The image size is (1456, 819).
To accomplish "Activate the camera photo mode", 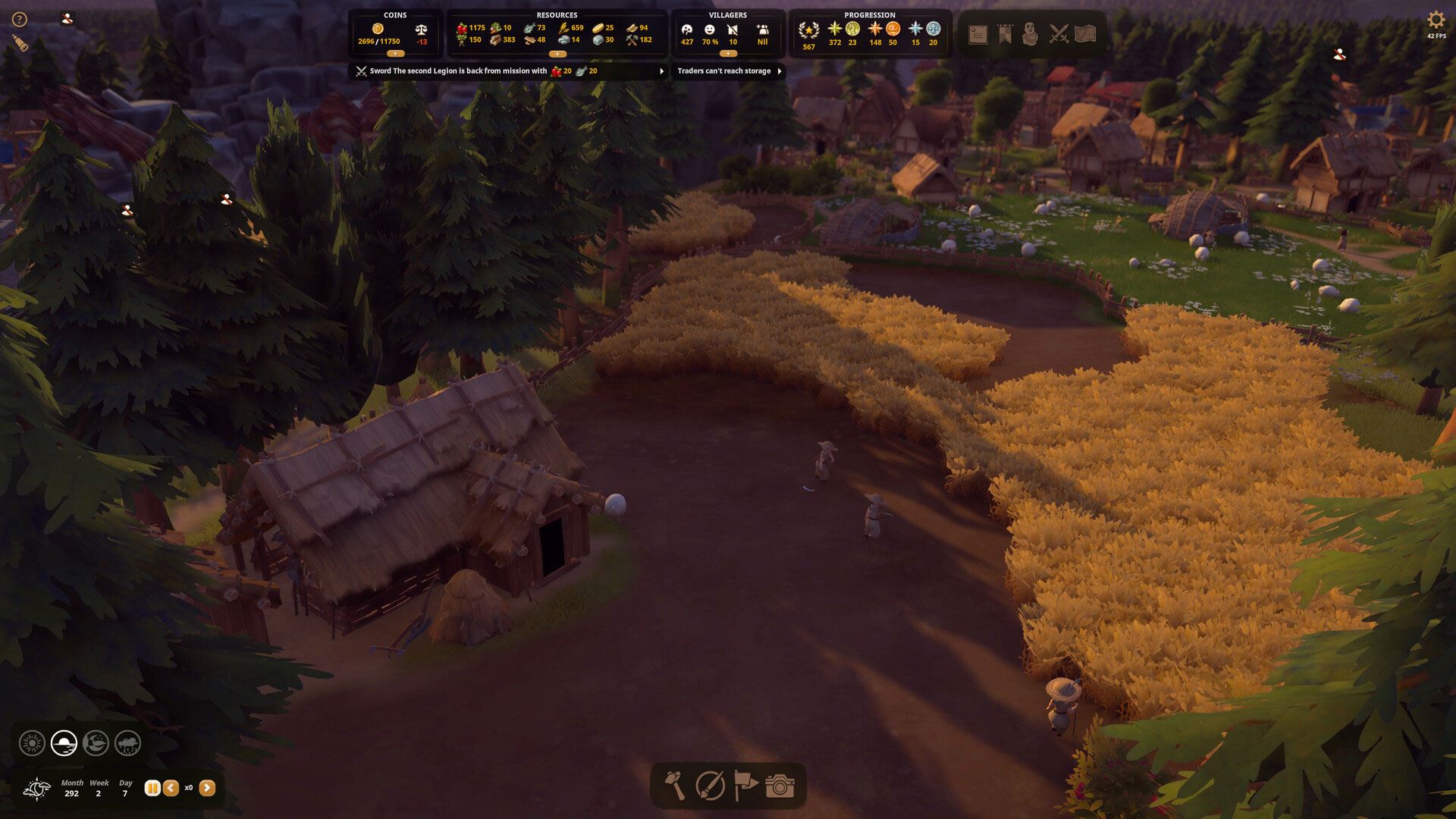I will point(780,786).
